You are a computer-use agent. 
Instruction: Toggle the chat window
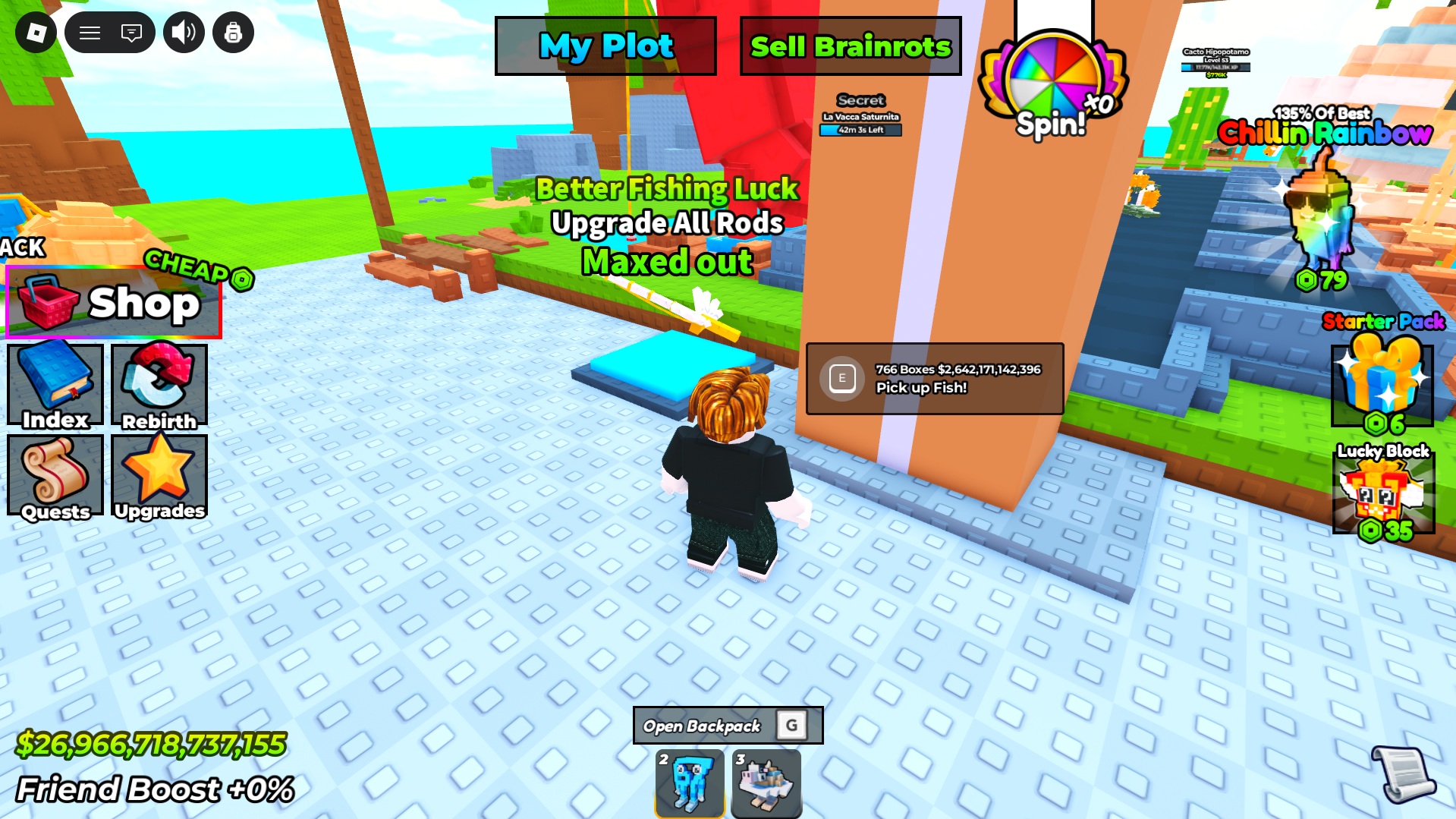click(132, 33)
